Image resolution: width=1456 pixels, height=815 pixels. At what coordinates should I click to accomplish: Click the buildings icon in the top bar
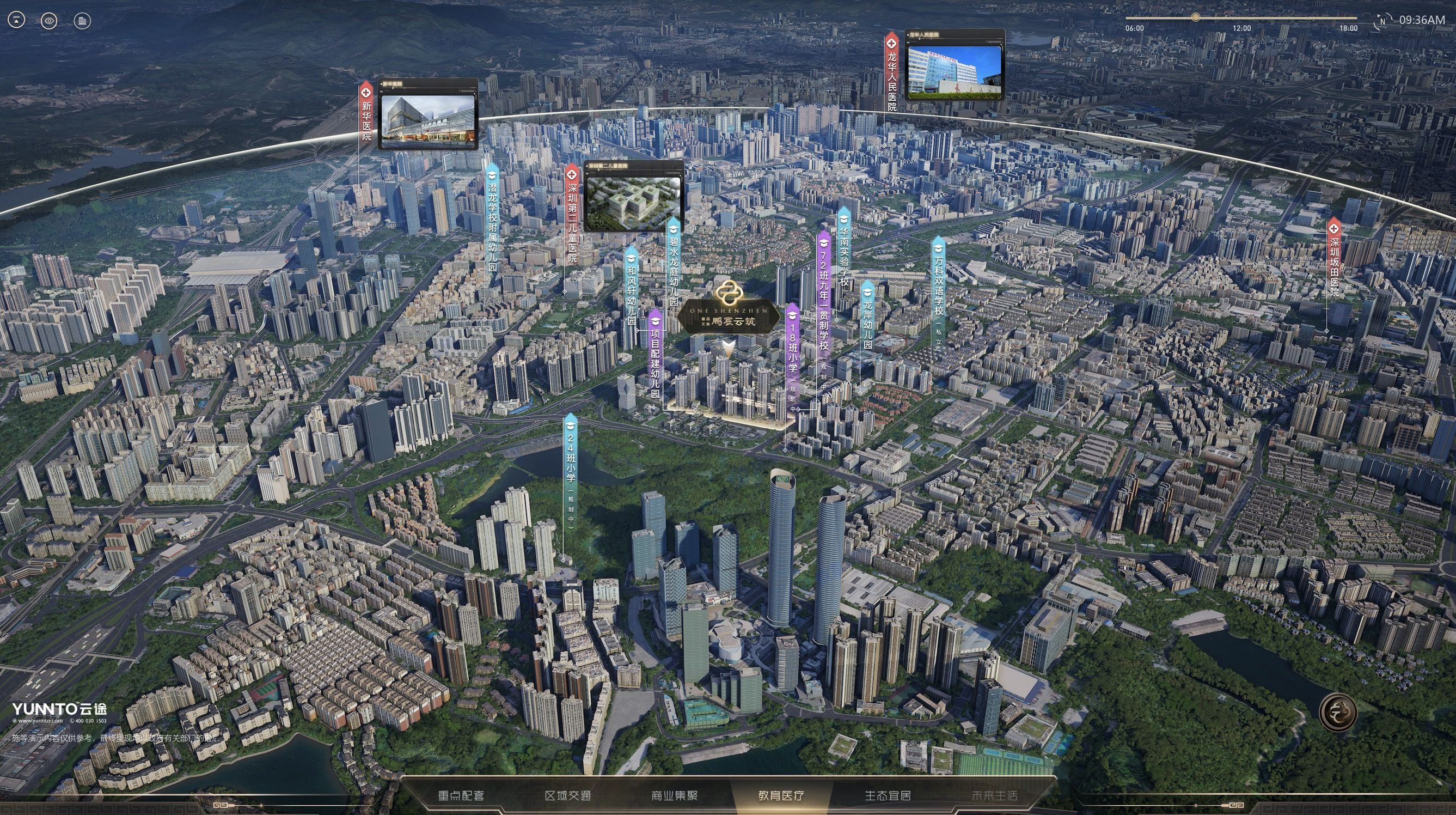pyautogui.click(x=83, y=21)
